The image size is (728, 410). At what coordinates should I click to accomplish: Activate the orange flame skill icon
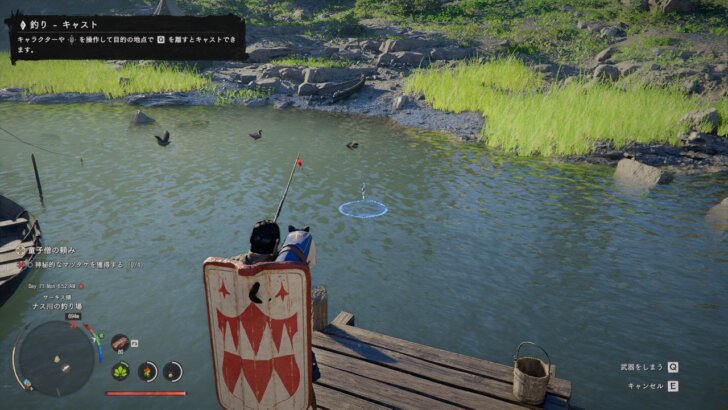147,371
